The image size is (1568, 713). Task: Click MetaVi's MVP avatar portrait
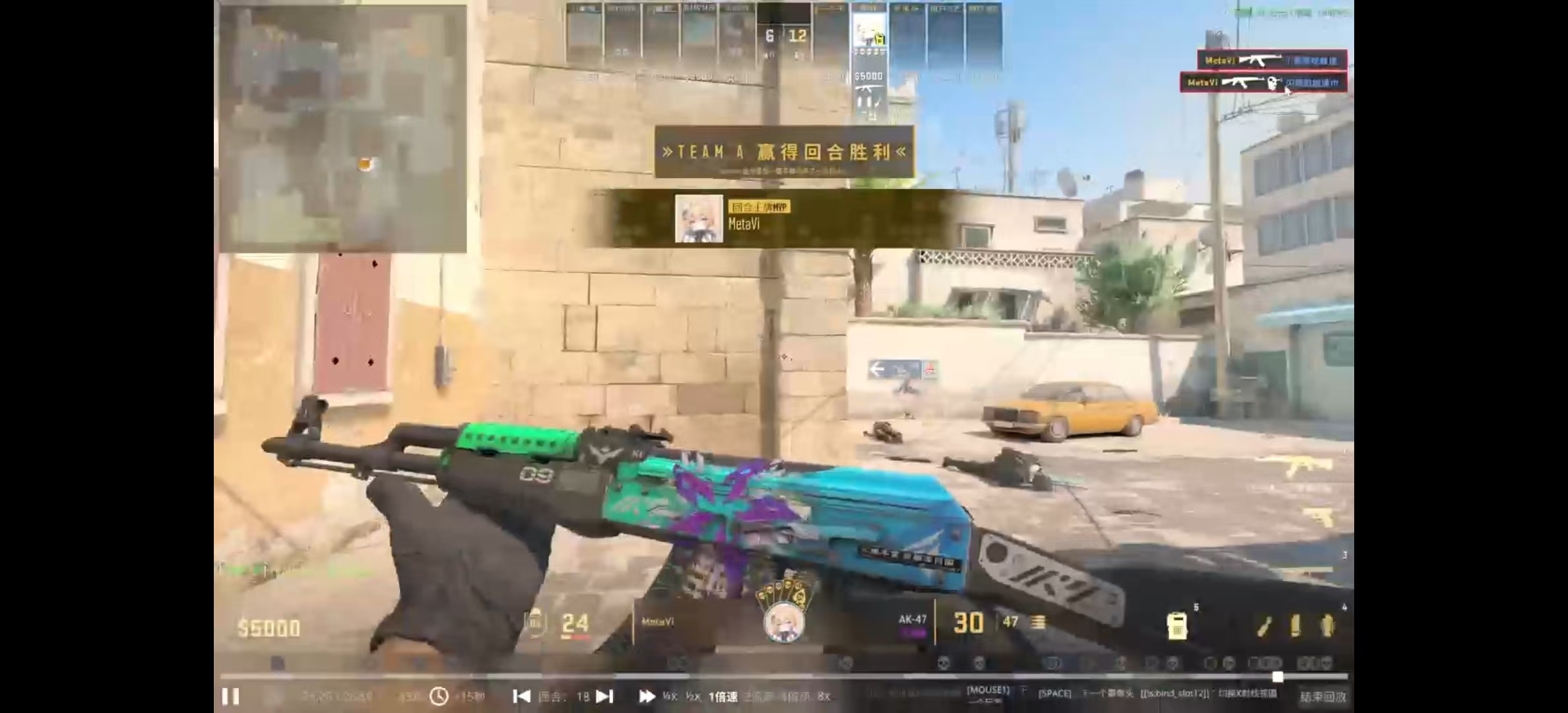[x=699, y=219]
